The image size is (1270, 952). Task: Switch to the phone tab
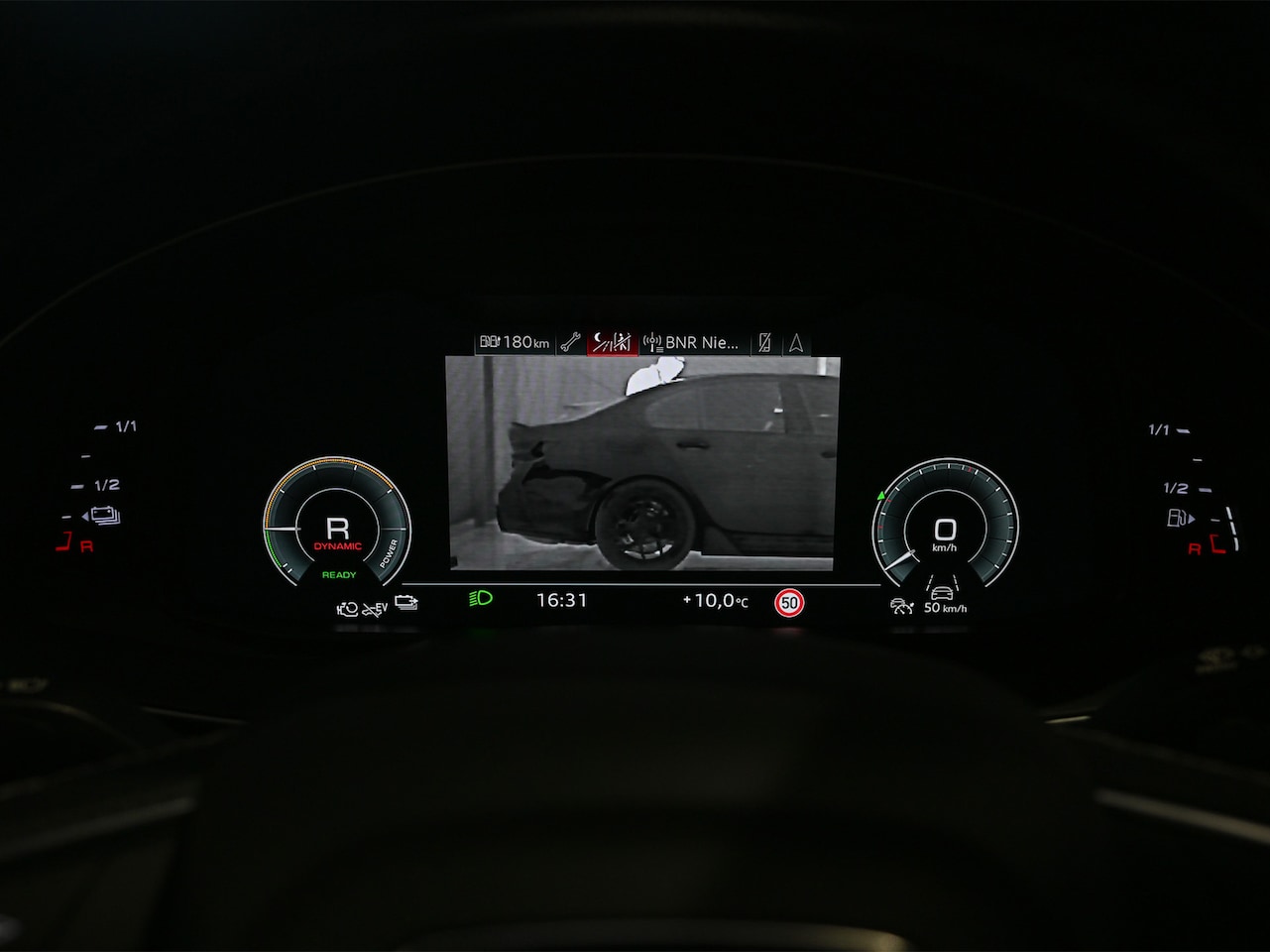click(x=764, y=343)
